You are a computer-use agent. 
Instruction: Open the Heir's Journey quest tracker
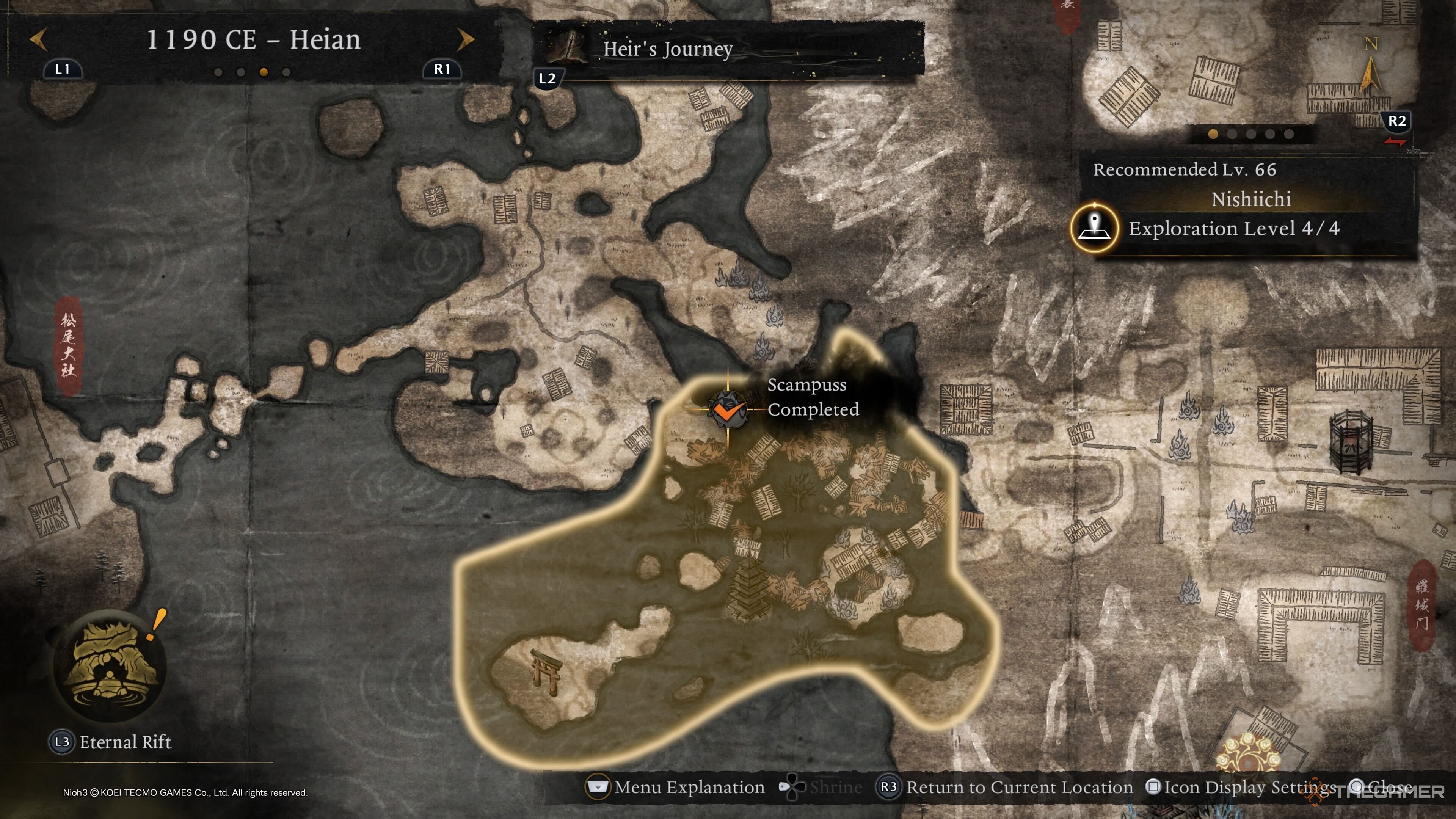[667, 49]
